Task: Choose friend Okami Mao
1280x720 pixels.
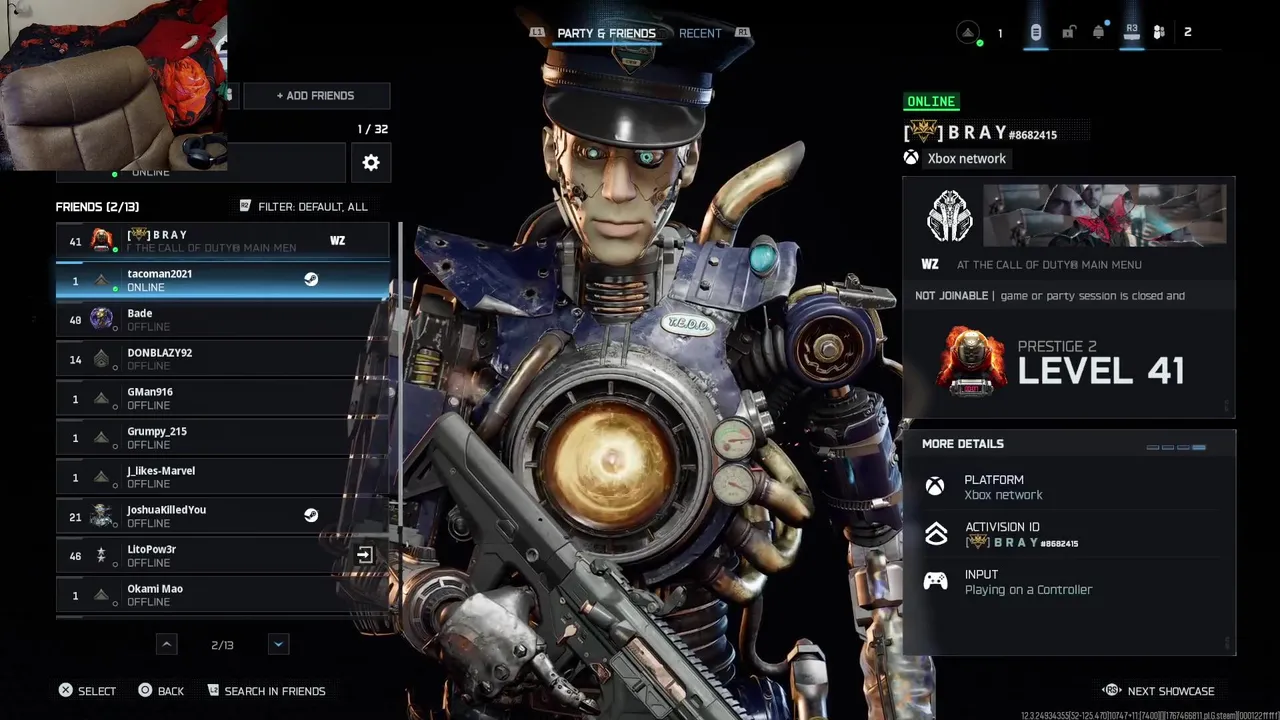Action: coord(222,595)
